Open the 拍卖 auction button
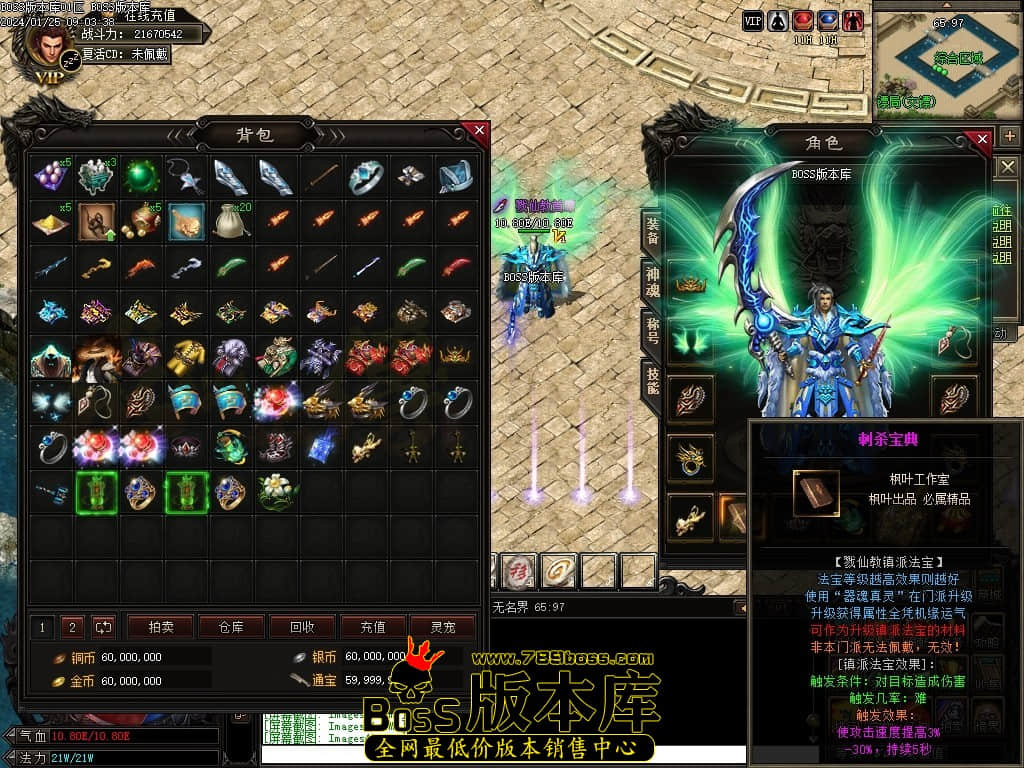 tap(161, 627)
